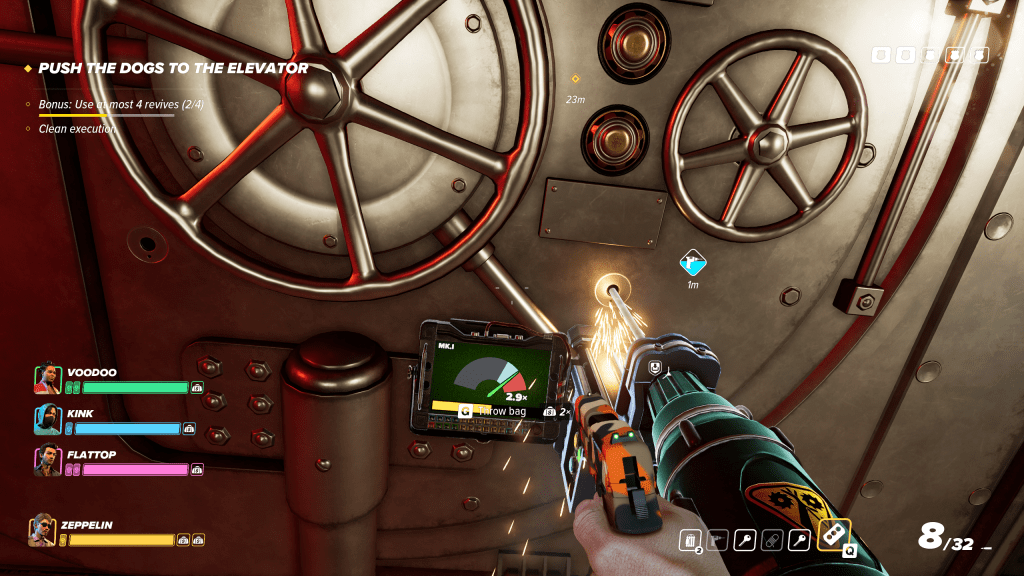1024x576 pixels.
Task: Choose the drill tool slot
Action: click(x=715, y=541)
